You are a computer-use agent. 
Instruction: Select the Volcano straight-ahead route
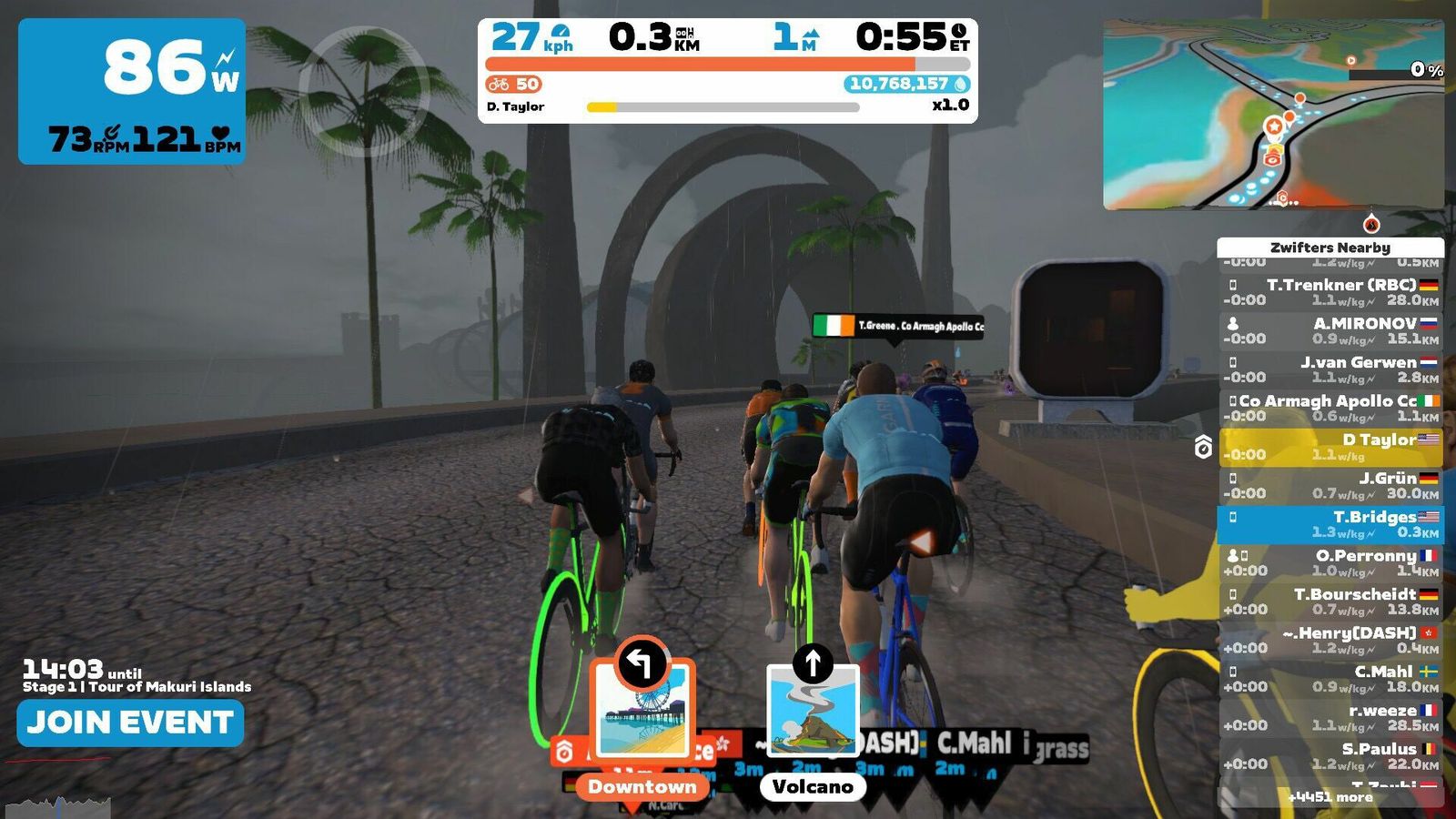click(x=813, y=719)
